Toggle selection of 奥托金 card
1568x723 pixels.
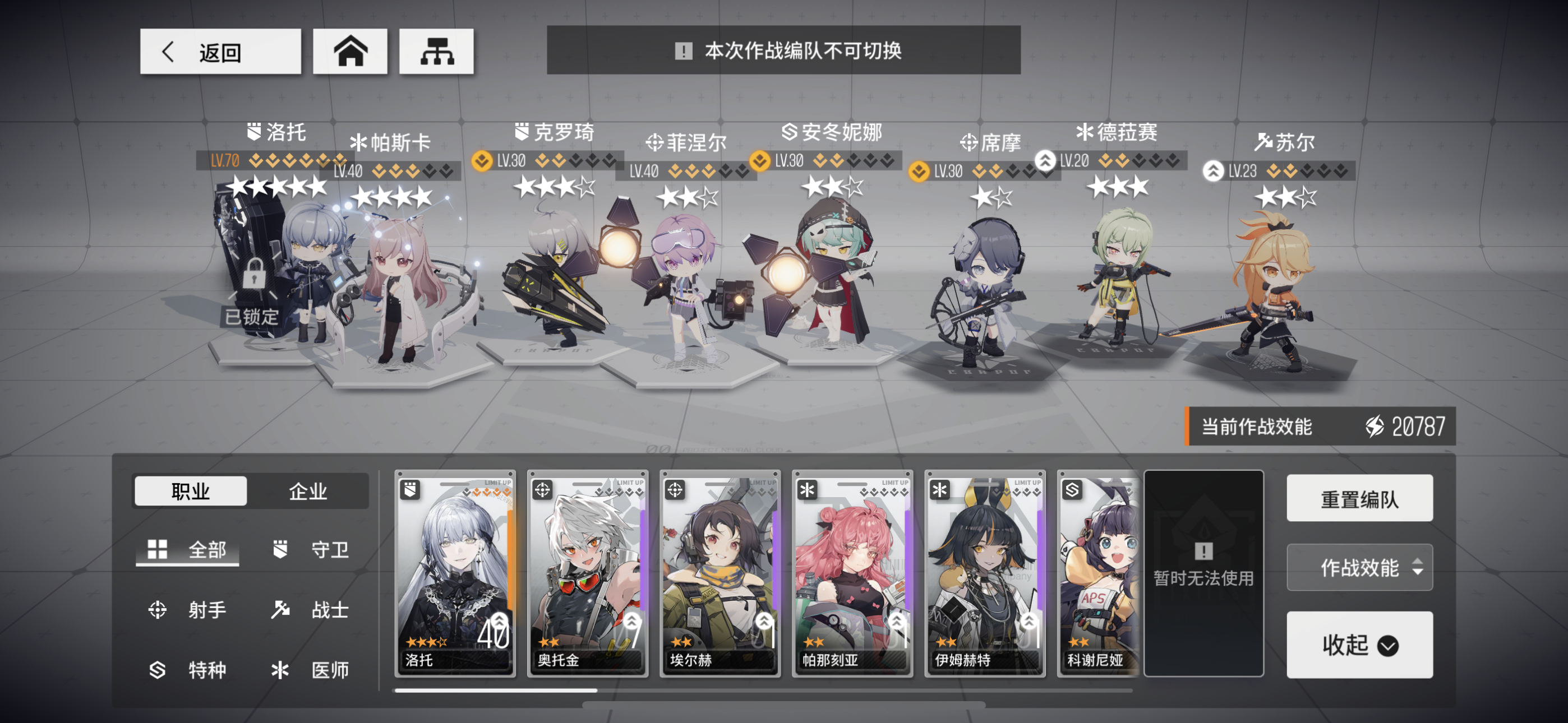click(588, 575)
